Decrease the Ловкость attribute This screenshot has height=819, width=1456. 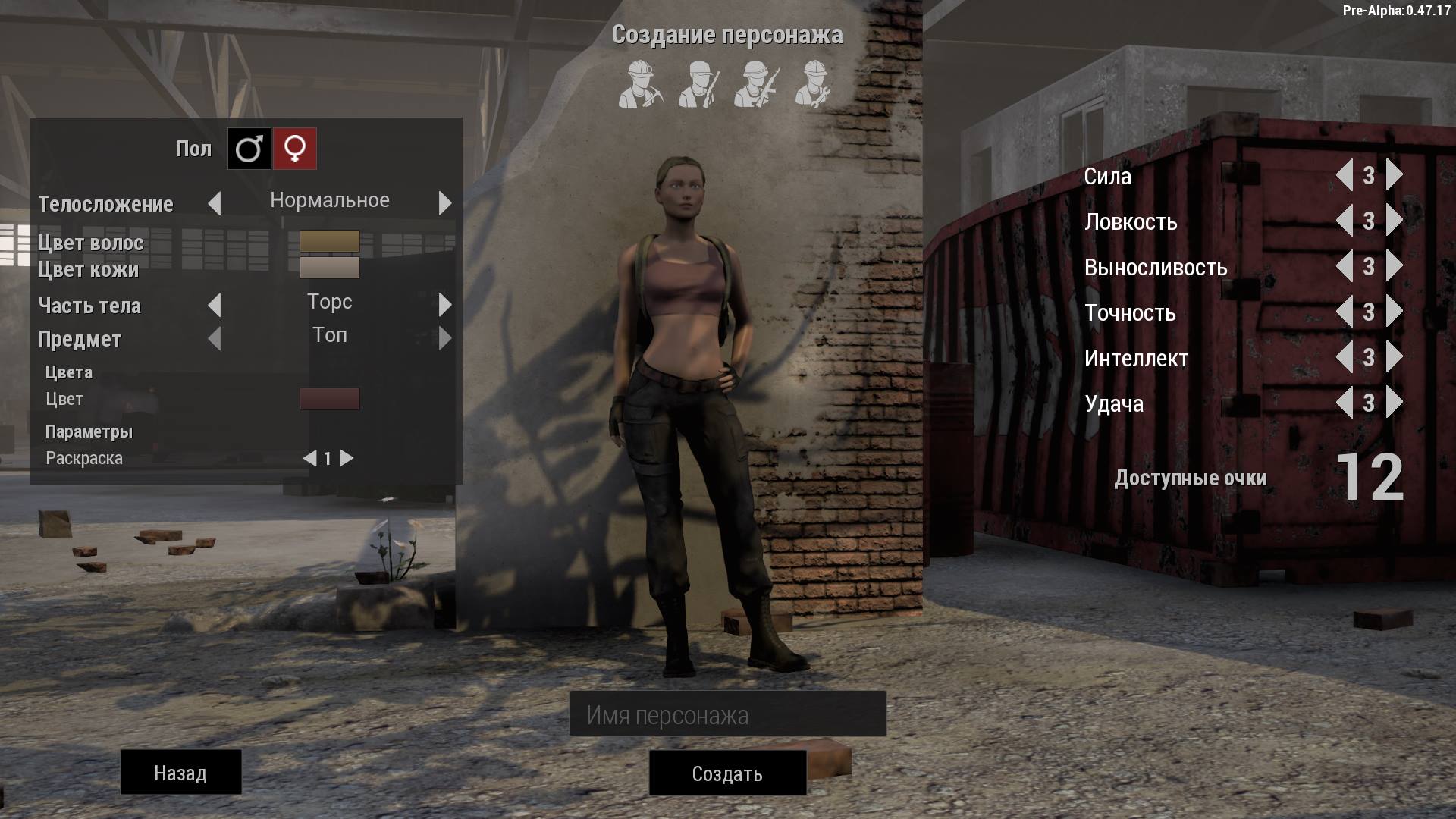click(1345, 221)
